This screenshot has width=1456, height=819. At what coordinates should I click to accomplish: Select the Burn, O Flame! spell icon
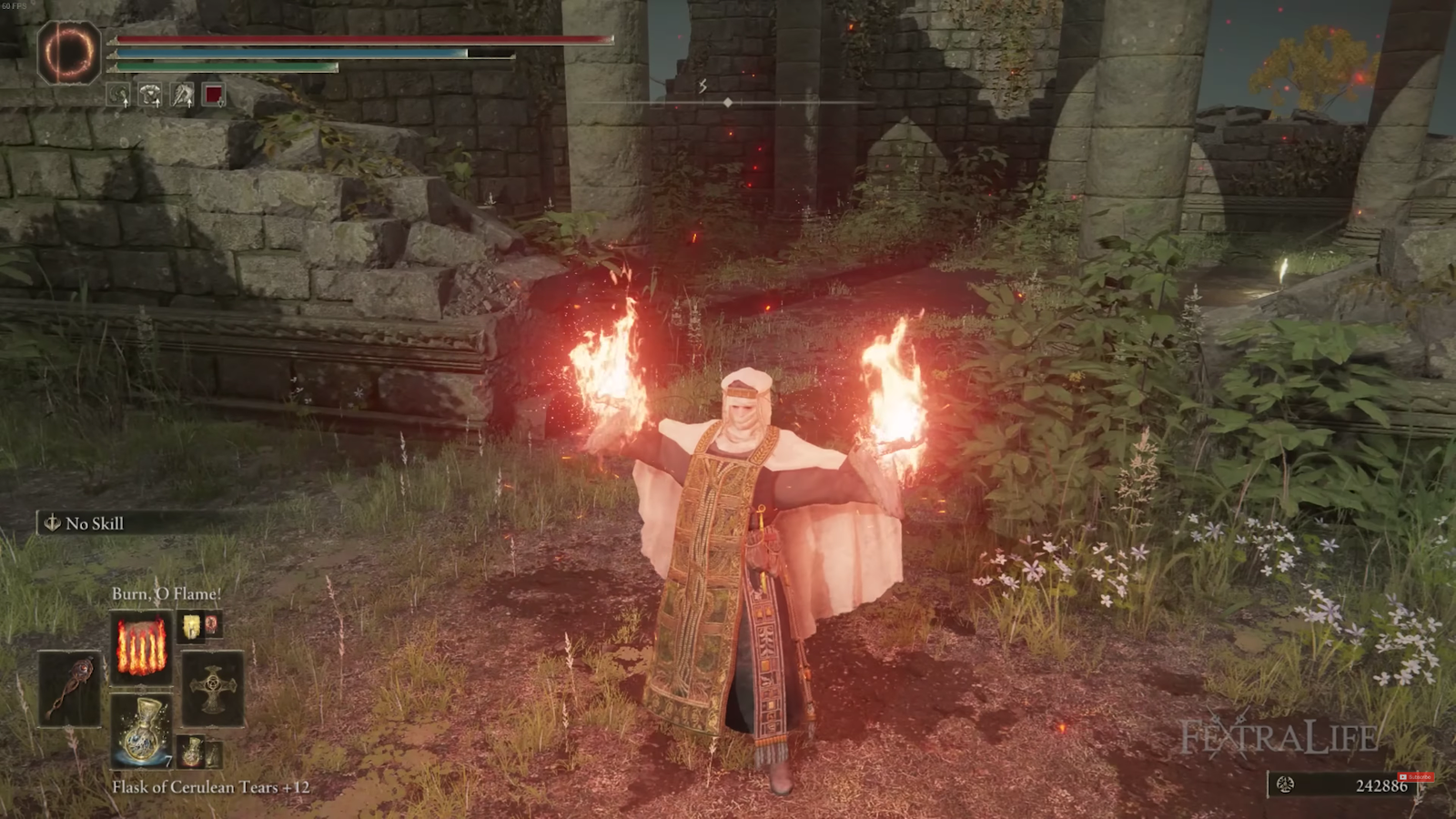(142, 649)
